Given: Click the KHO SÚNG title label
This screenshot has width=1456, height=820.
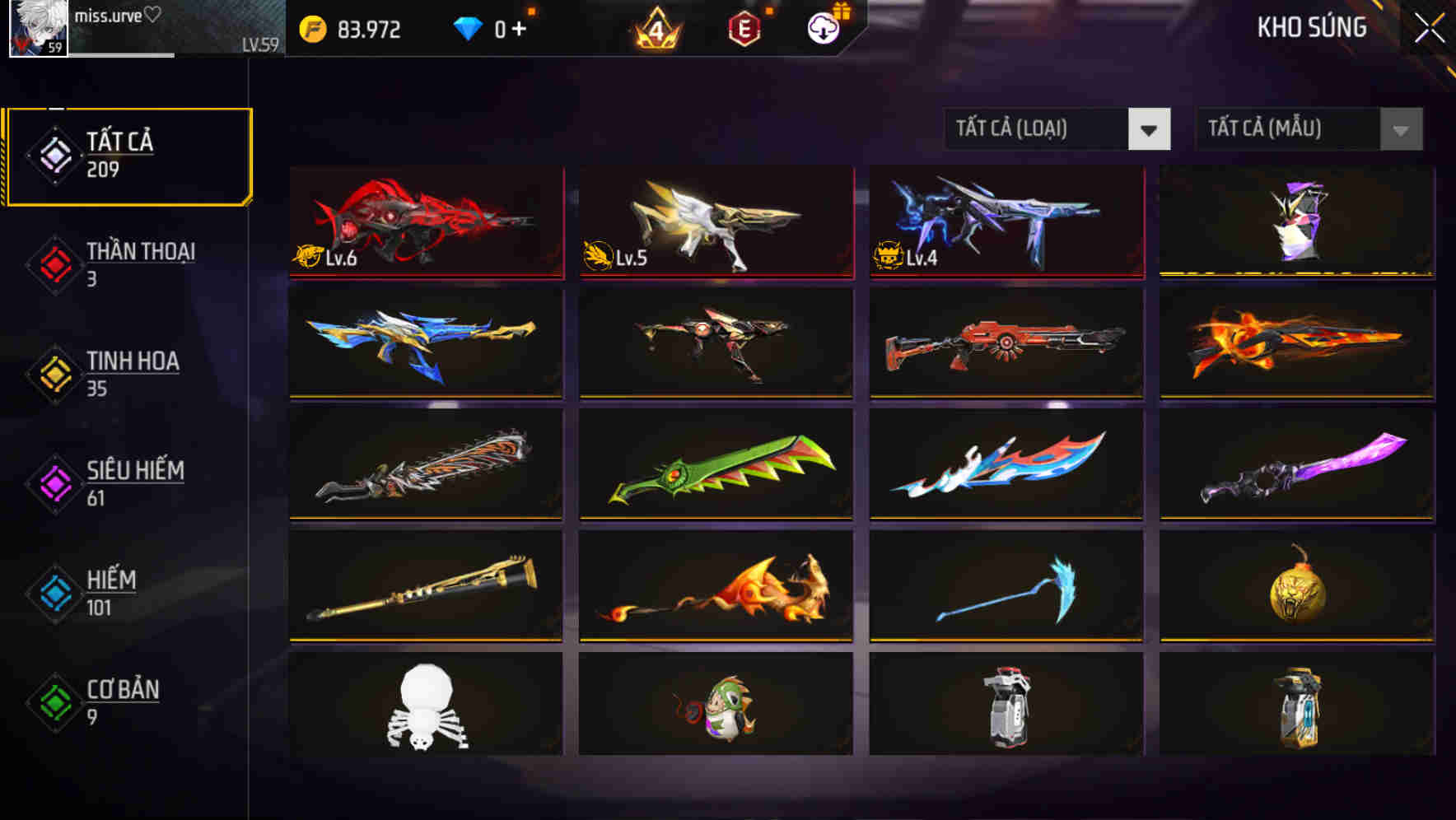Looking at the screenshot, I should (1313, 27).
